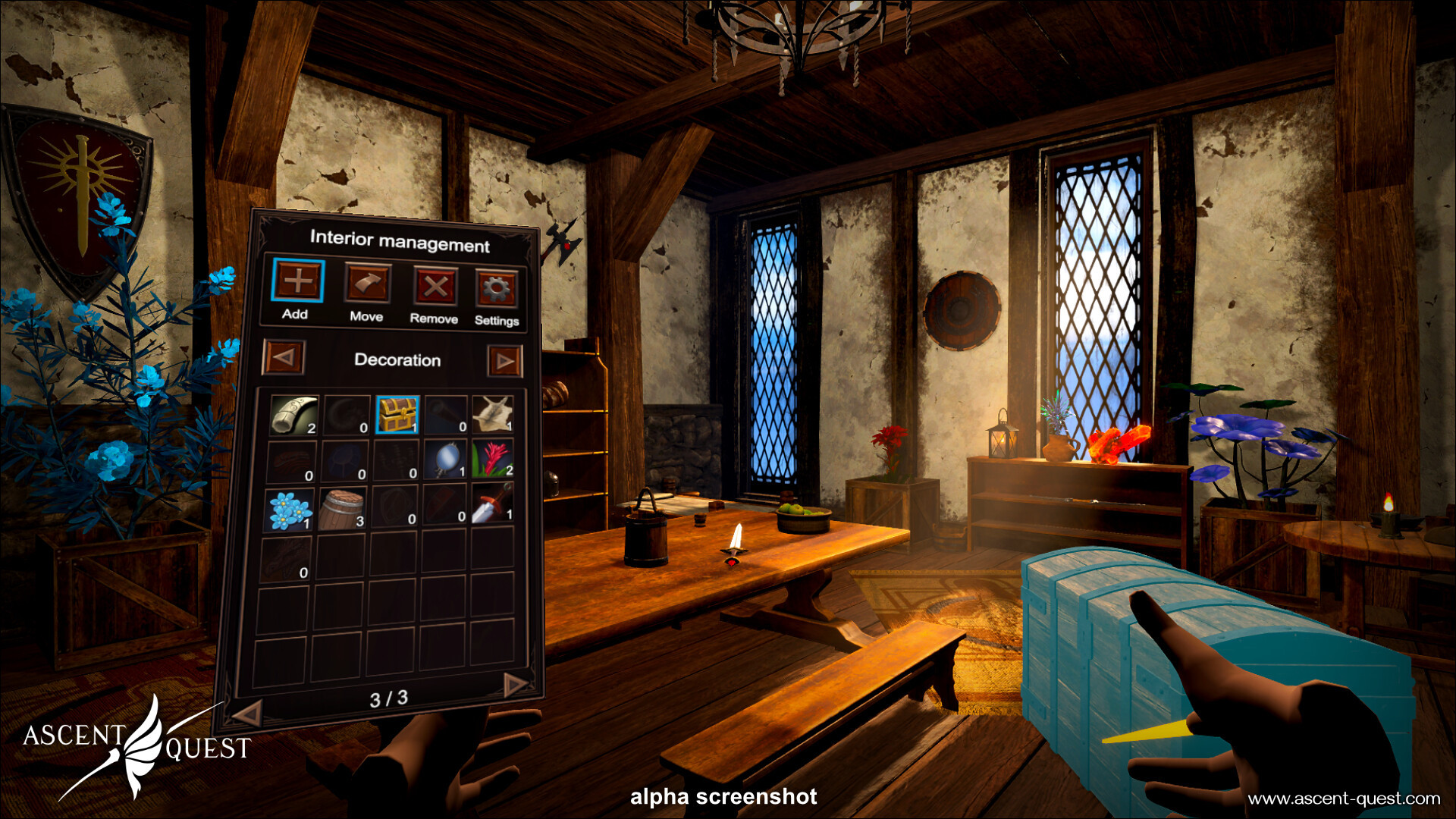Select the blue flowers decoration

coord(290,510)
